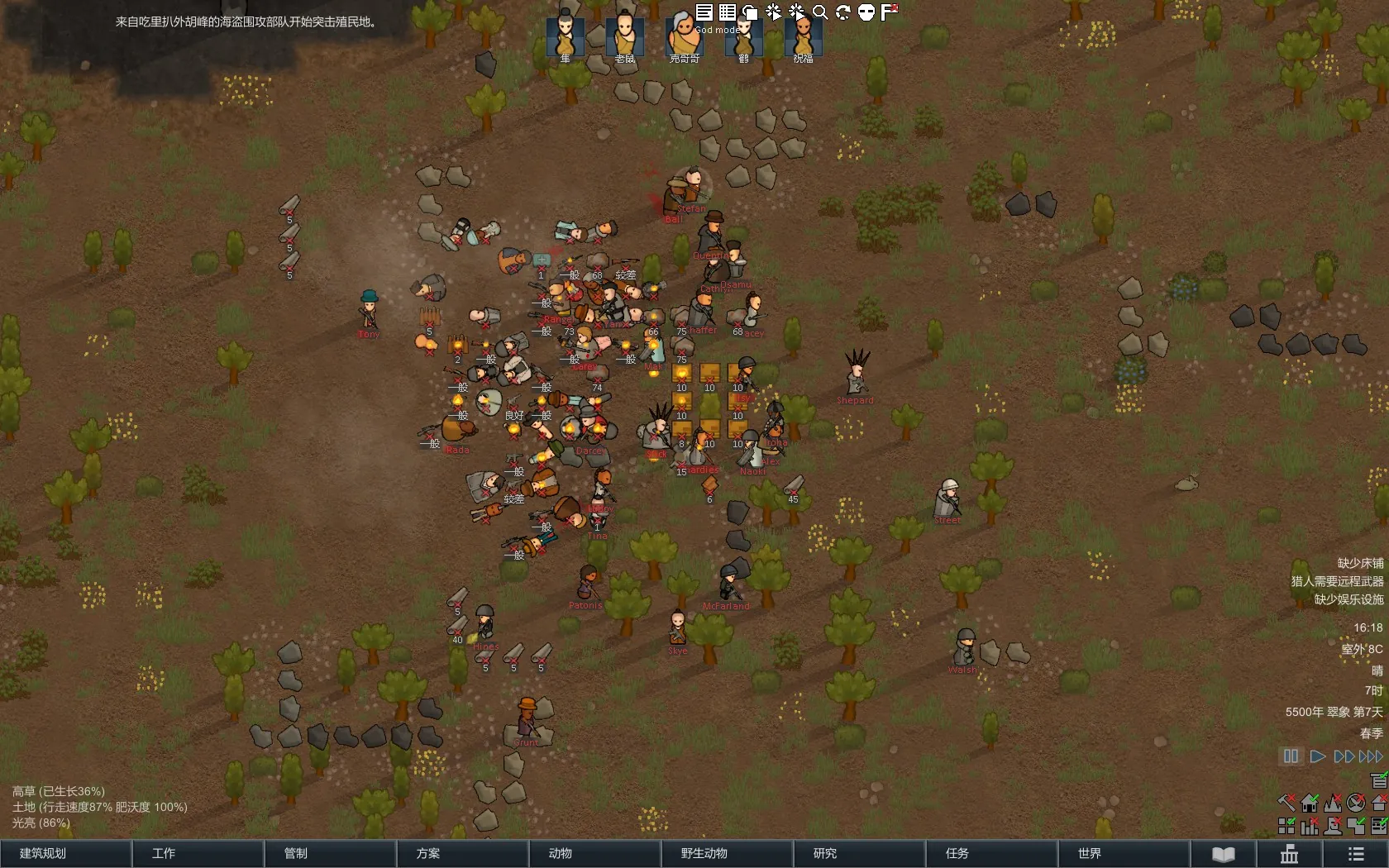
Task: Show the 野生动物 wildlife list
Action: tap(727, 853)
